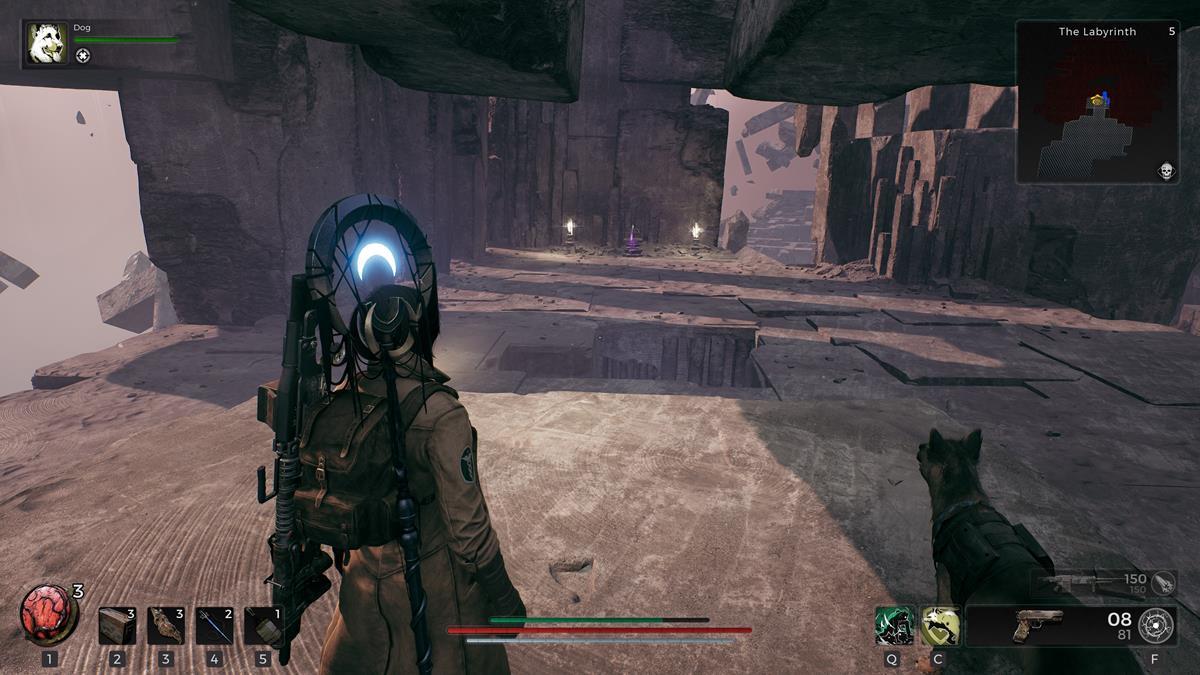Select the Dog companion portrait
Viewport: 1200px width, 675px height.
47,43
